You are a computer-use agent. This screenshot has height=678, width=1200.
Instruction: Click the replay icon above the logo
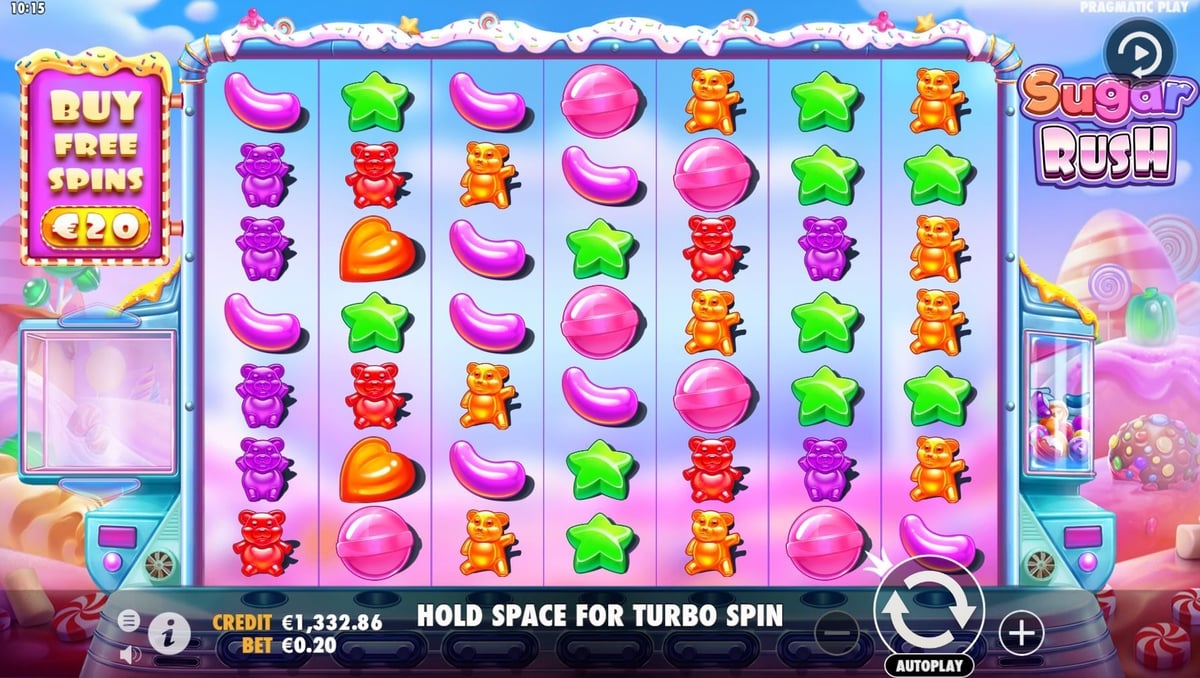(x=1135, y=50)
